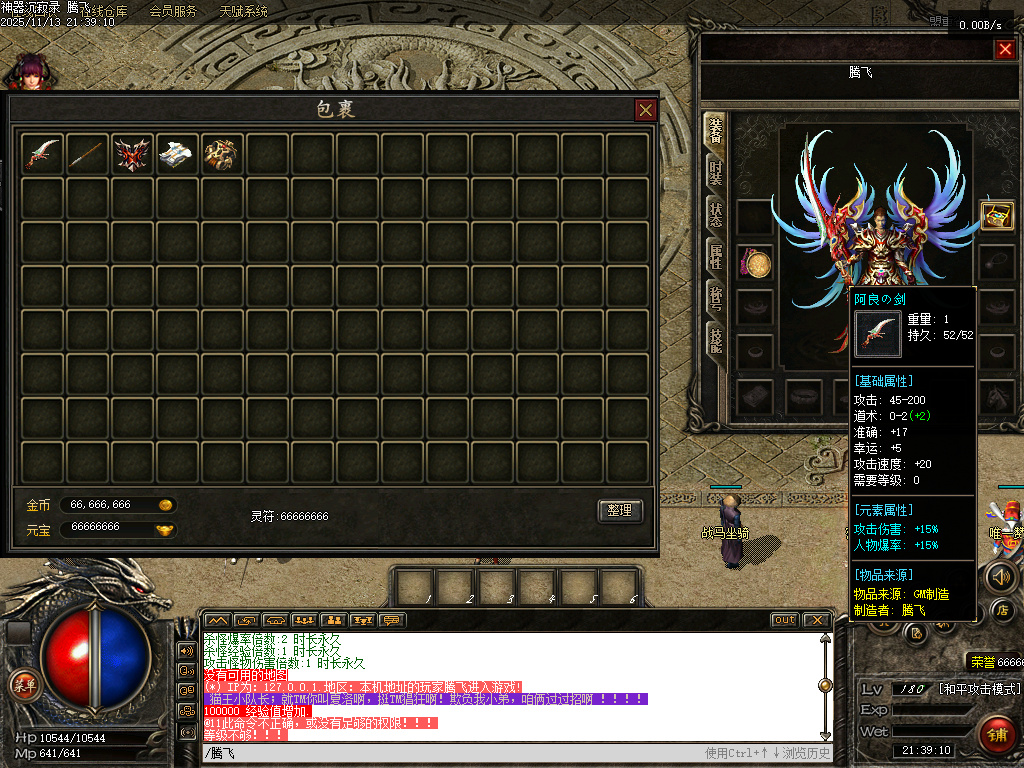Close the 腾飞 character panel
This screenshot has height=768, width=1024.
tap(1005, 49)
